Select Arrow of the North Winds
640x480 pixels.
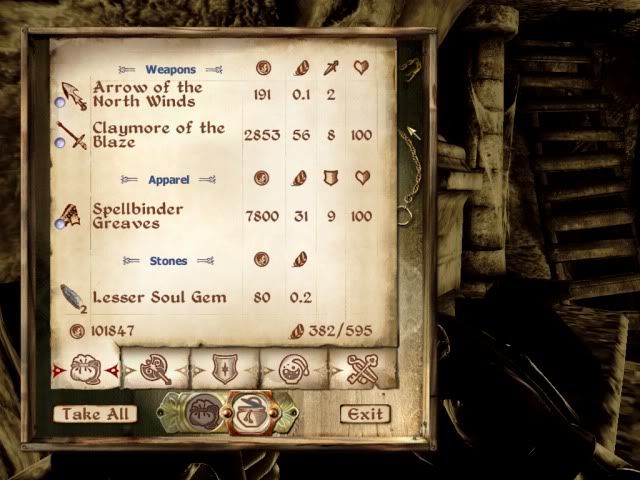coord(147,95)
